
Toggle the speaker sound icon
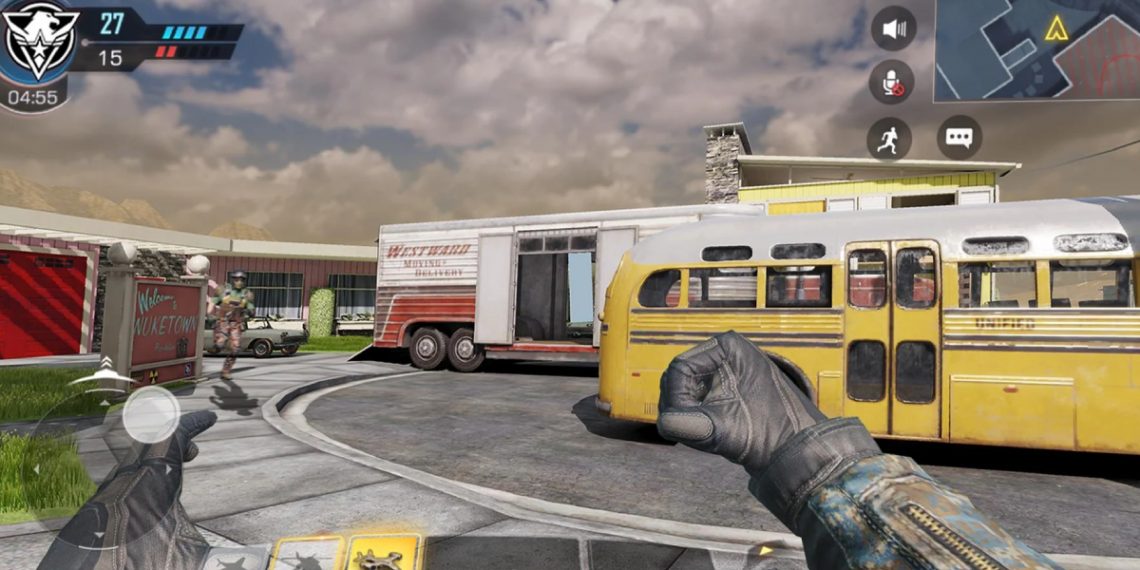pos(893,28)
